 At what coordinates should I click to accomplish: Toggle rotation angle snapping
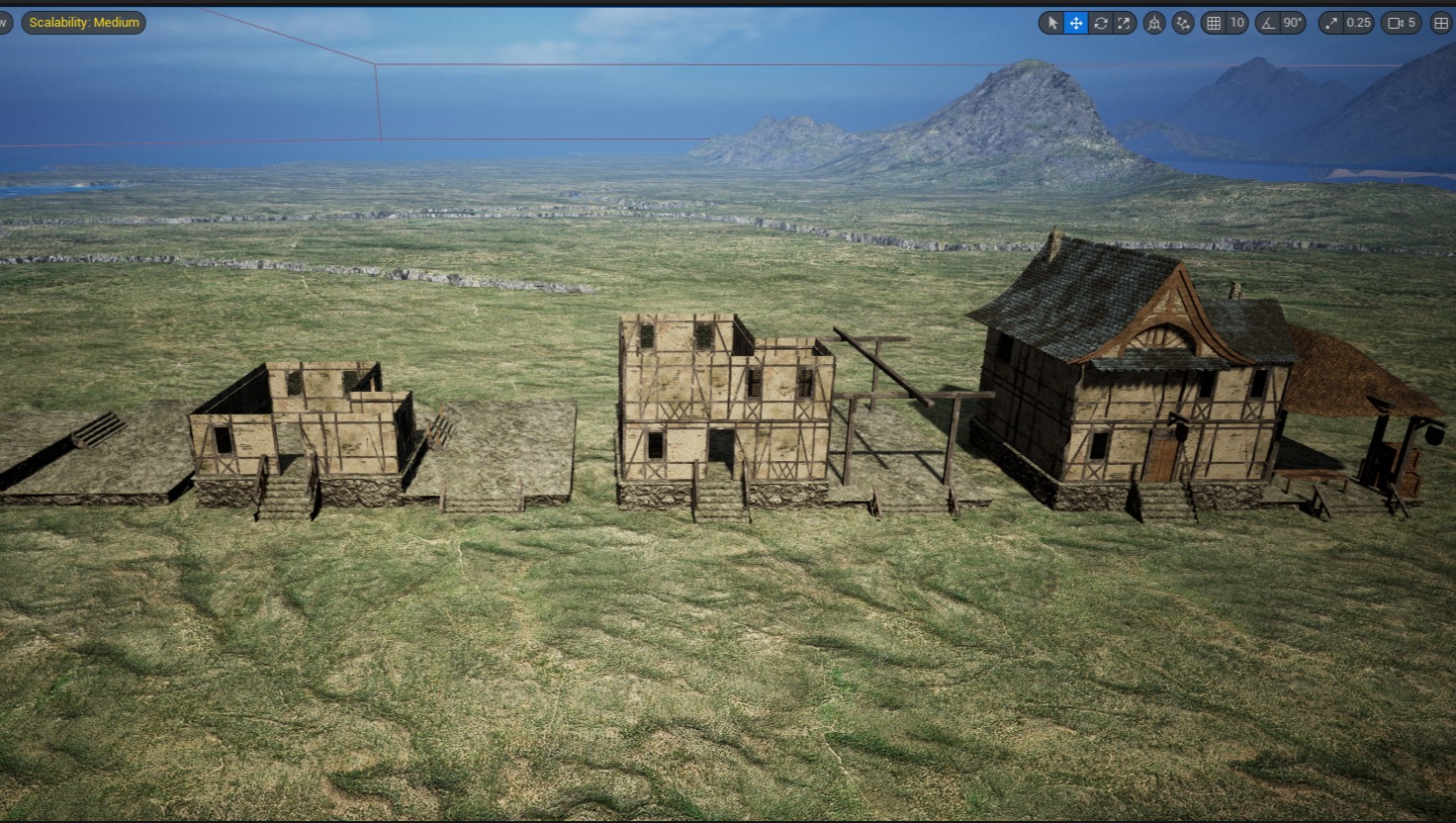coord(1269,23)
